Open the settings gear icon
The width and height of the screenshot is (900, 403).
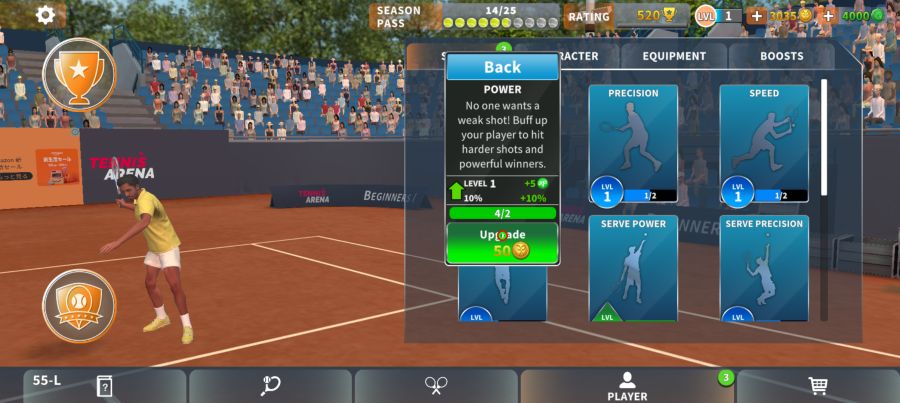point(45,15)
